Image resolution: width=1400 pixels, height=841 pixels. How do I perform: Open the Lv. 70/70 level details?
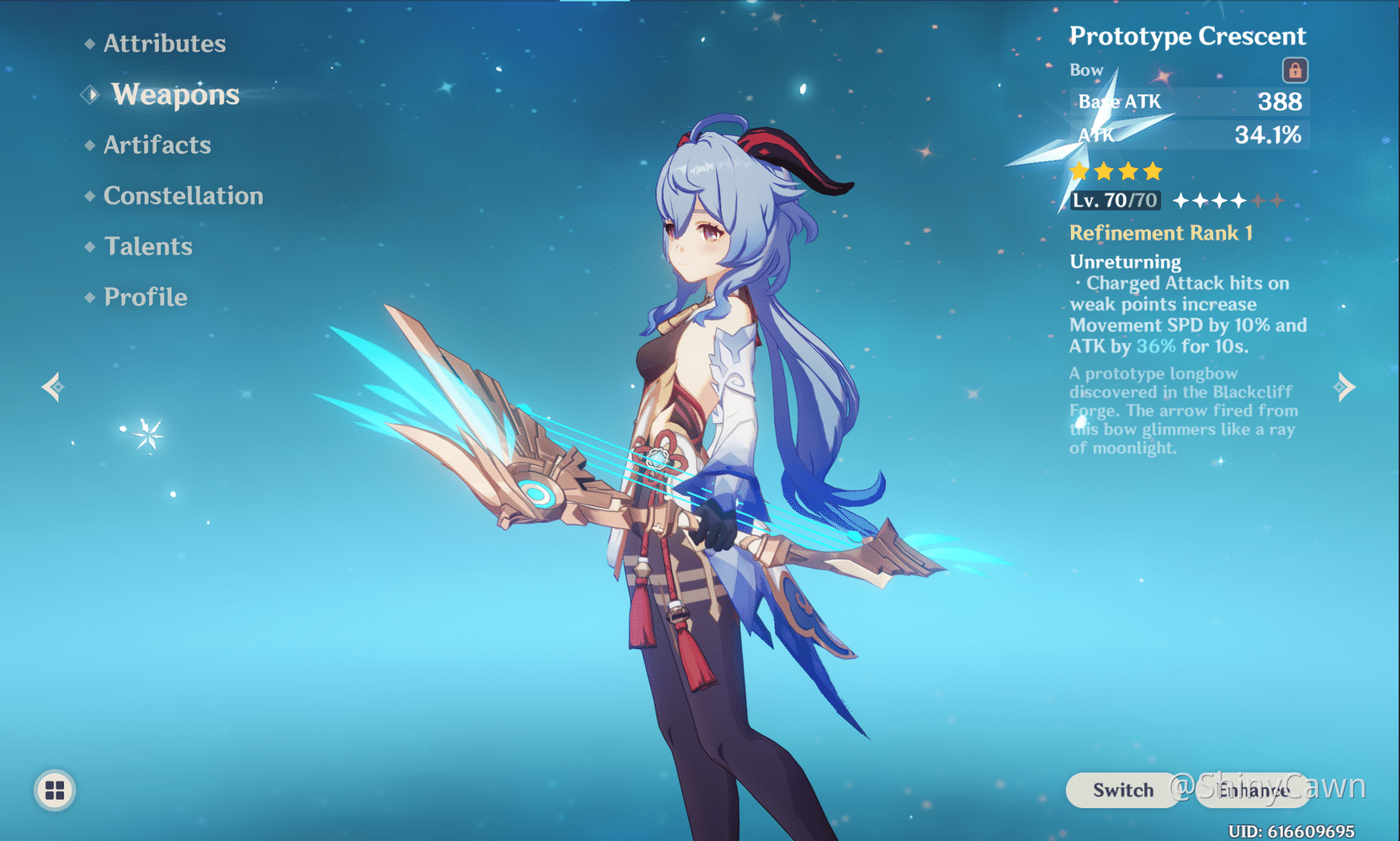pos(1113,200)
